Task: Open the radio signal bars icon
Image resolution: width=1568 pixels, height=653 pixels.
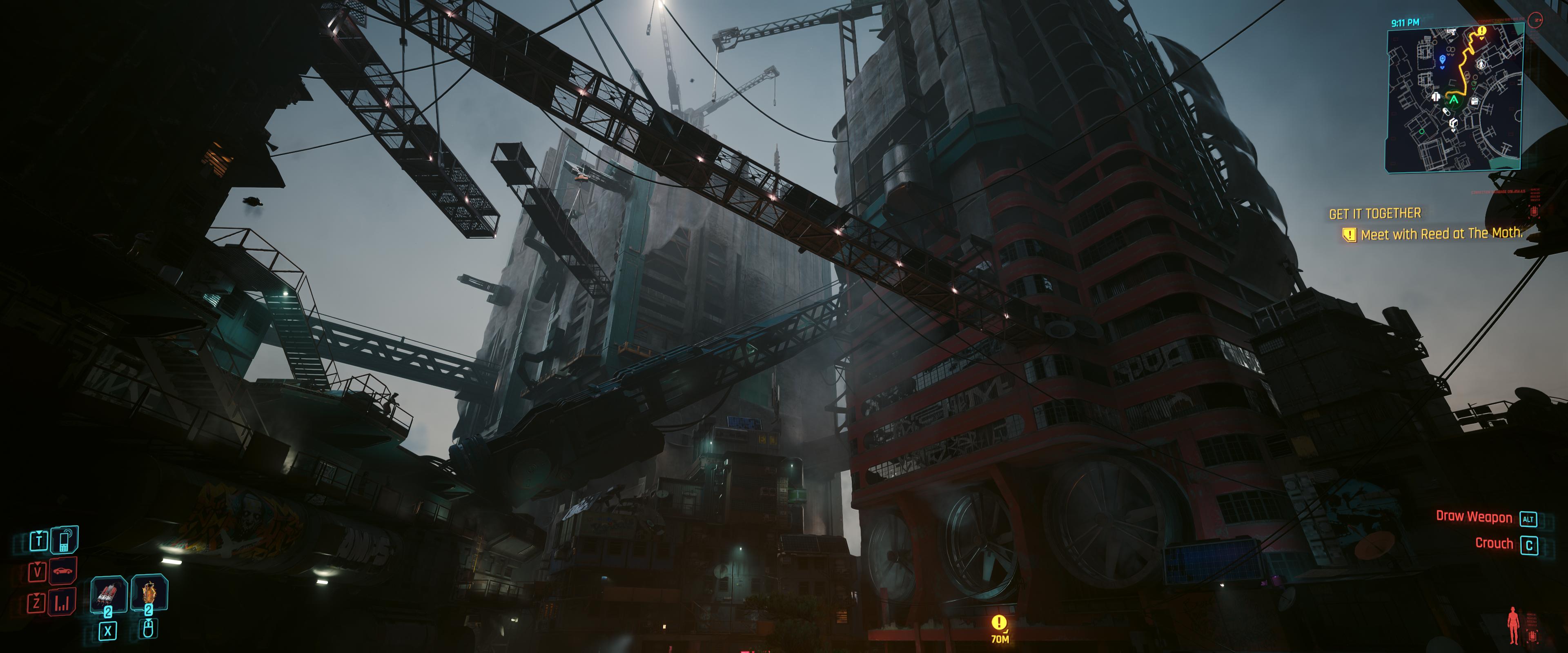Action: pos(62,603)
